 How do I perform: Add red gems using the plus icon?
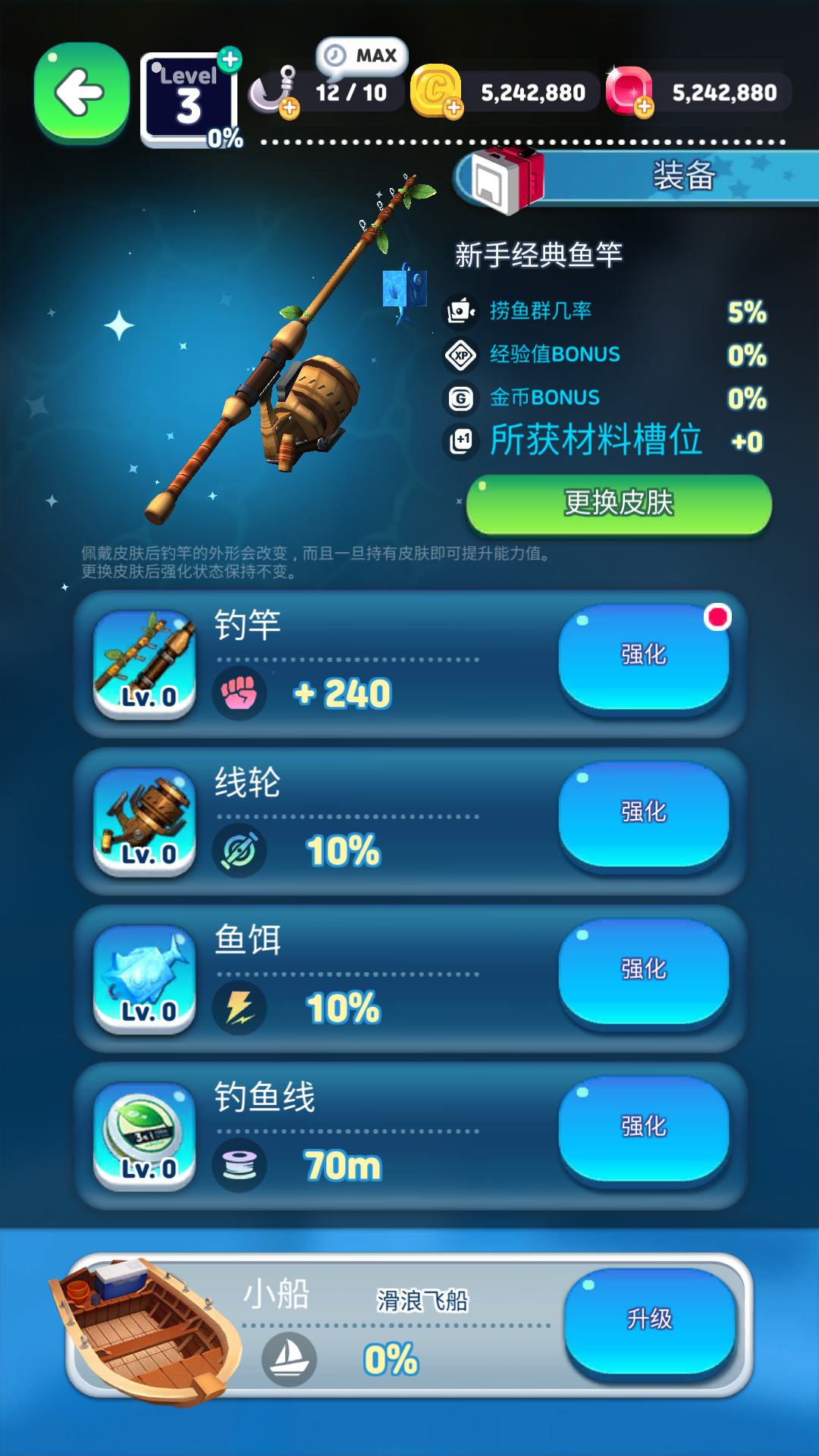644,108
